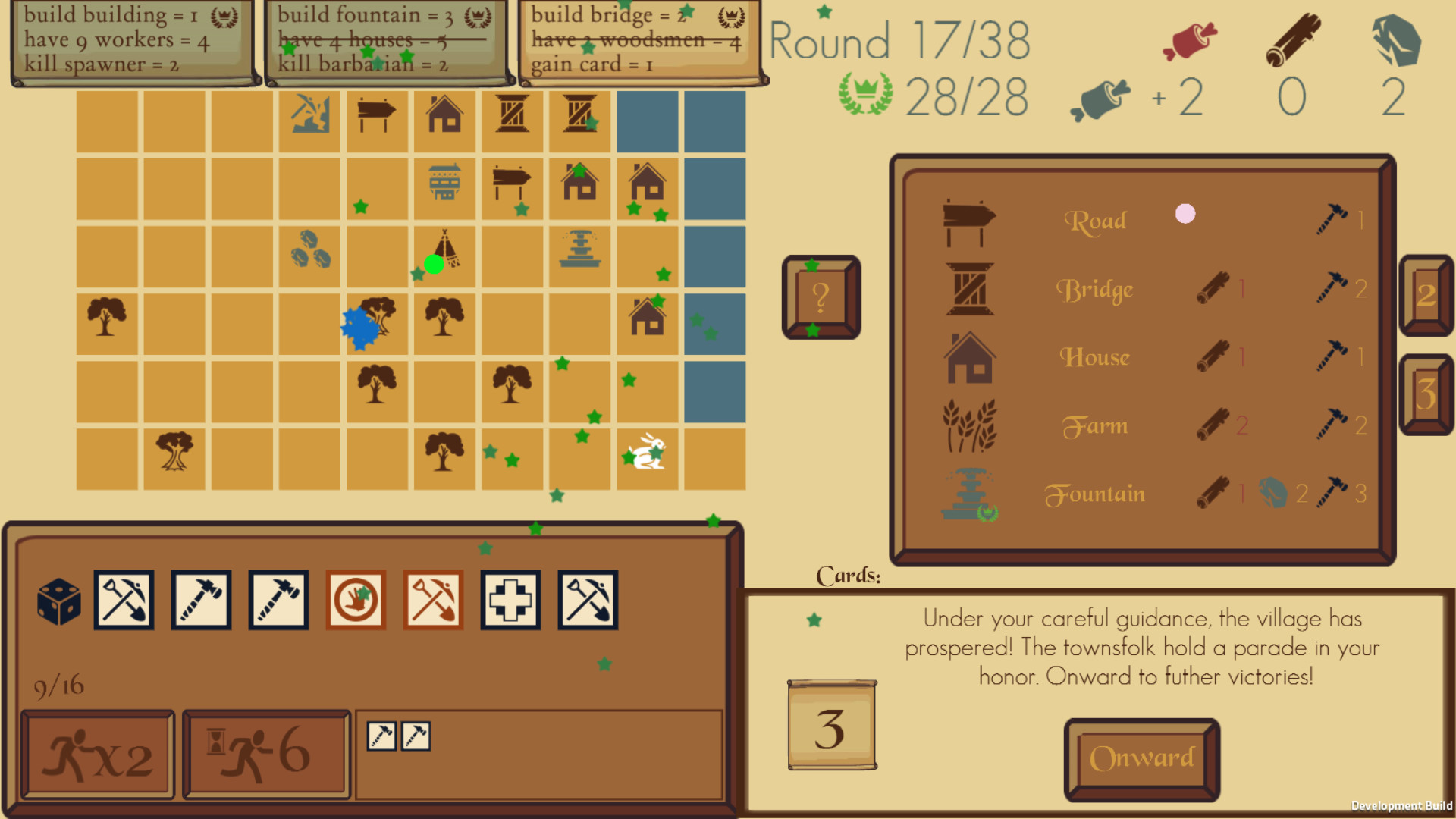Click the medical cross icon
This screenshot has width=1456, height=819.
[510, 599]
